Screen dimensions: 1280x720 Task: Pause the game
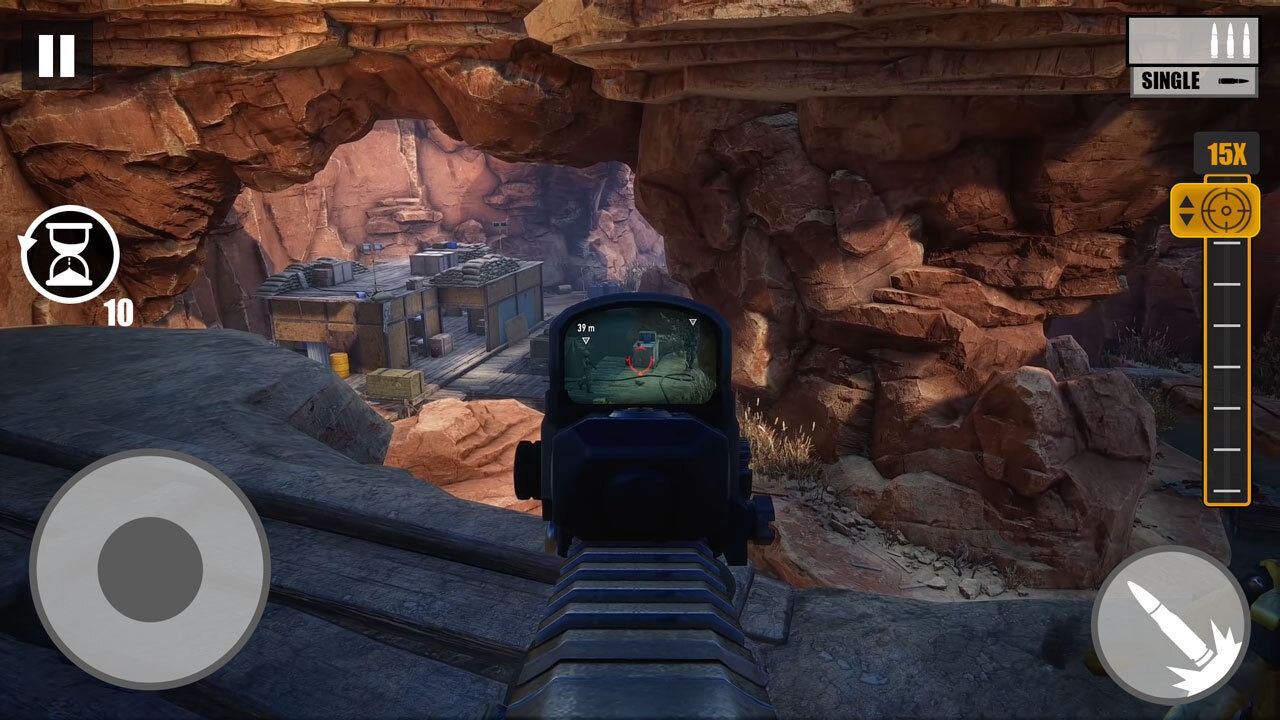coord(56,55)
